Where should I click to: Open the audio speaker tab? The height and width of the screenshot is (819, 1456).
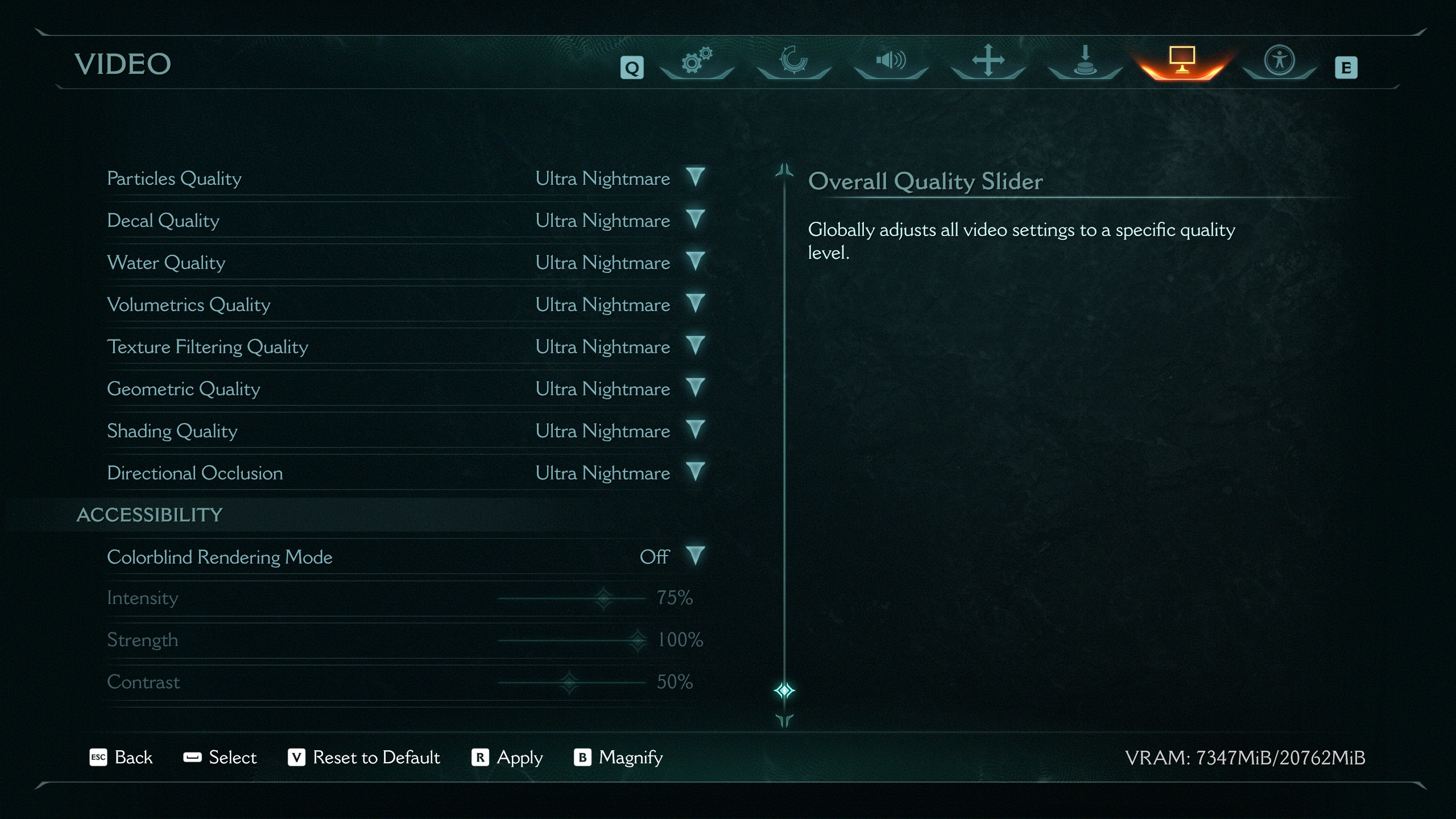click(891, 61)
